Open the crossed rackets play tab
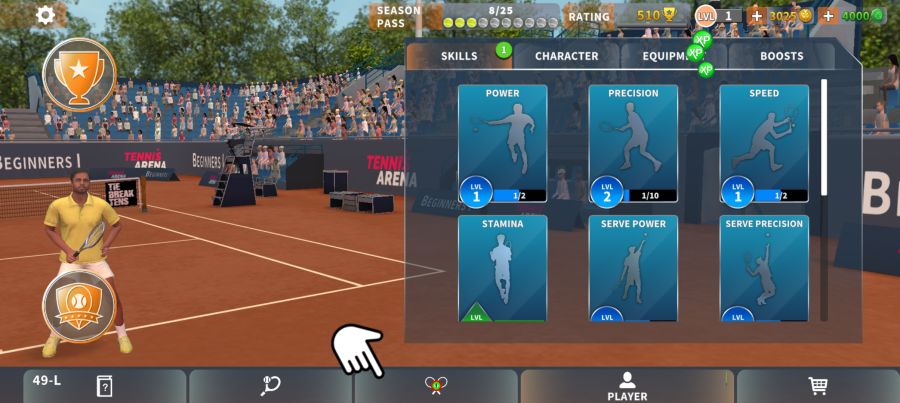 pyautogui.click(x=435, y=386)
